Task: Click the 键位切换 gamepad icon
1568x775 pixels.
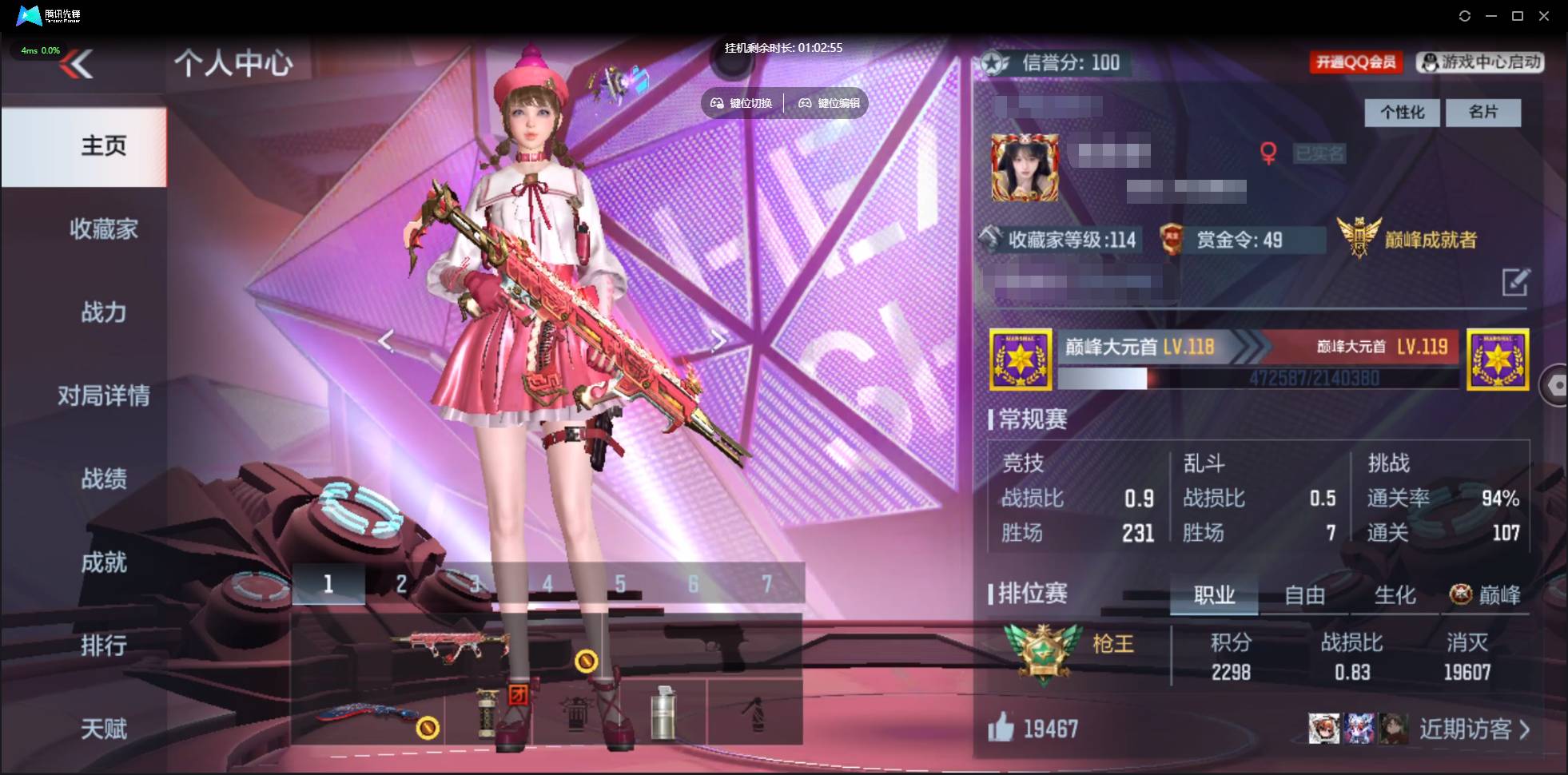Action: click(x=716, y=102)
